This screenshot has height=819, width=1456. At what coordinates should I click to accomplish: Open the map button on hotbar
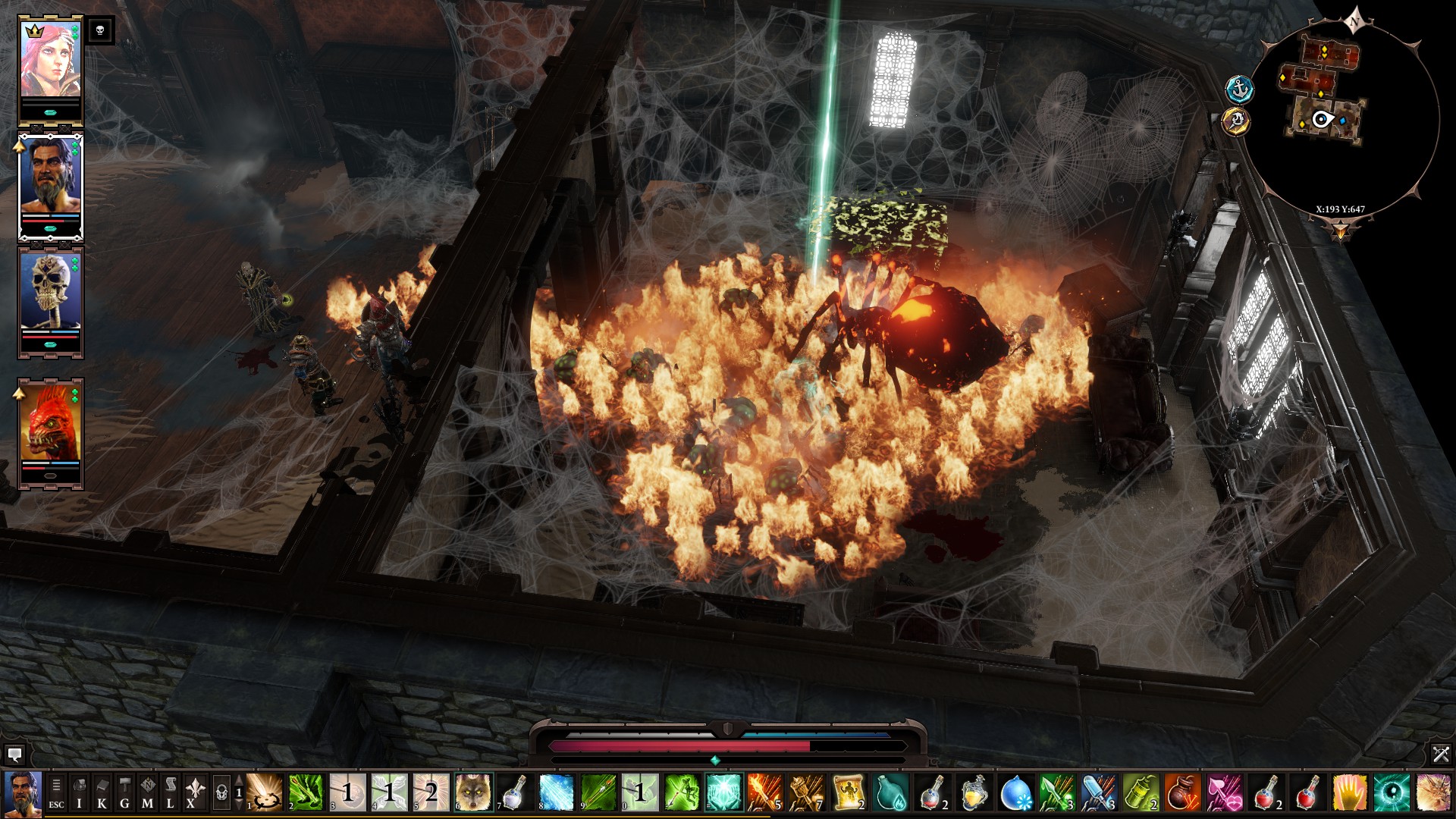(148, 793)
